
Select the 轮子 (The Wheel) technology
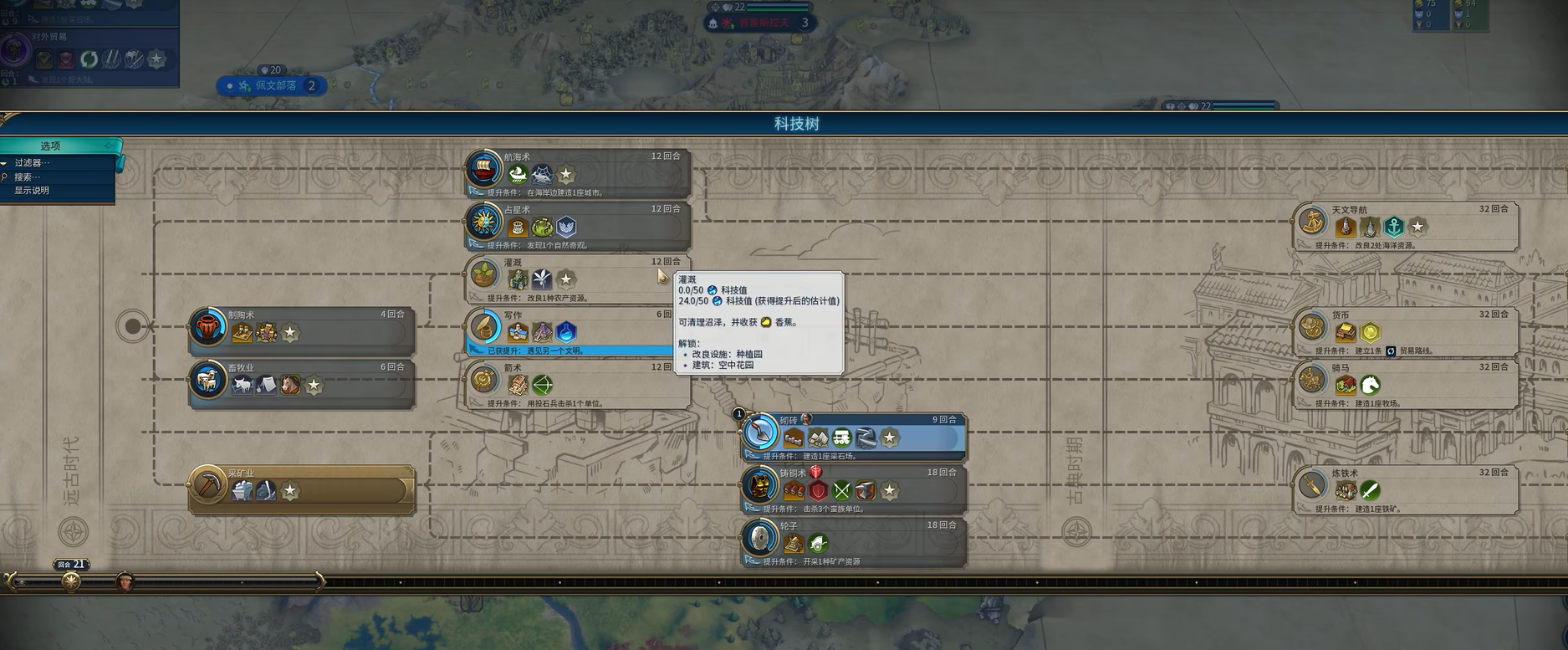pyautogui.click(x=853, y=542)
